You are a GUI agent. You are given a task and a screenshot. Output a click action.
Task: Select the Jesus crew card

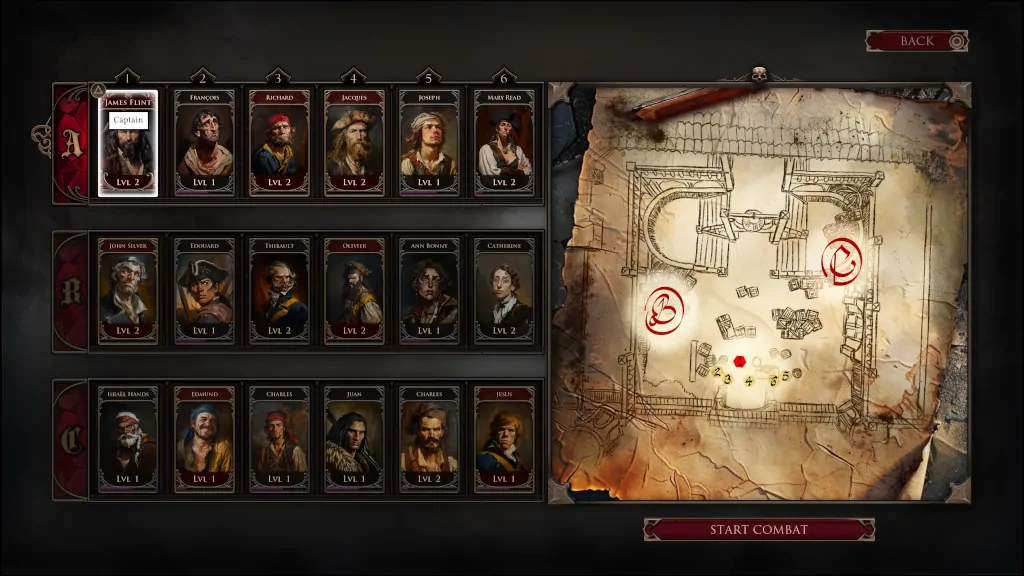pos(504,439)
